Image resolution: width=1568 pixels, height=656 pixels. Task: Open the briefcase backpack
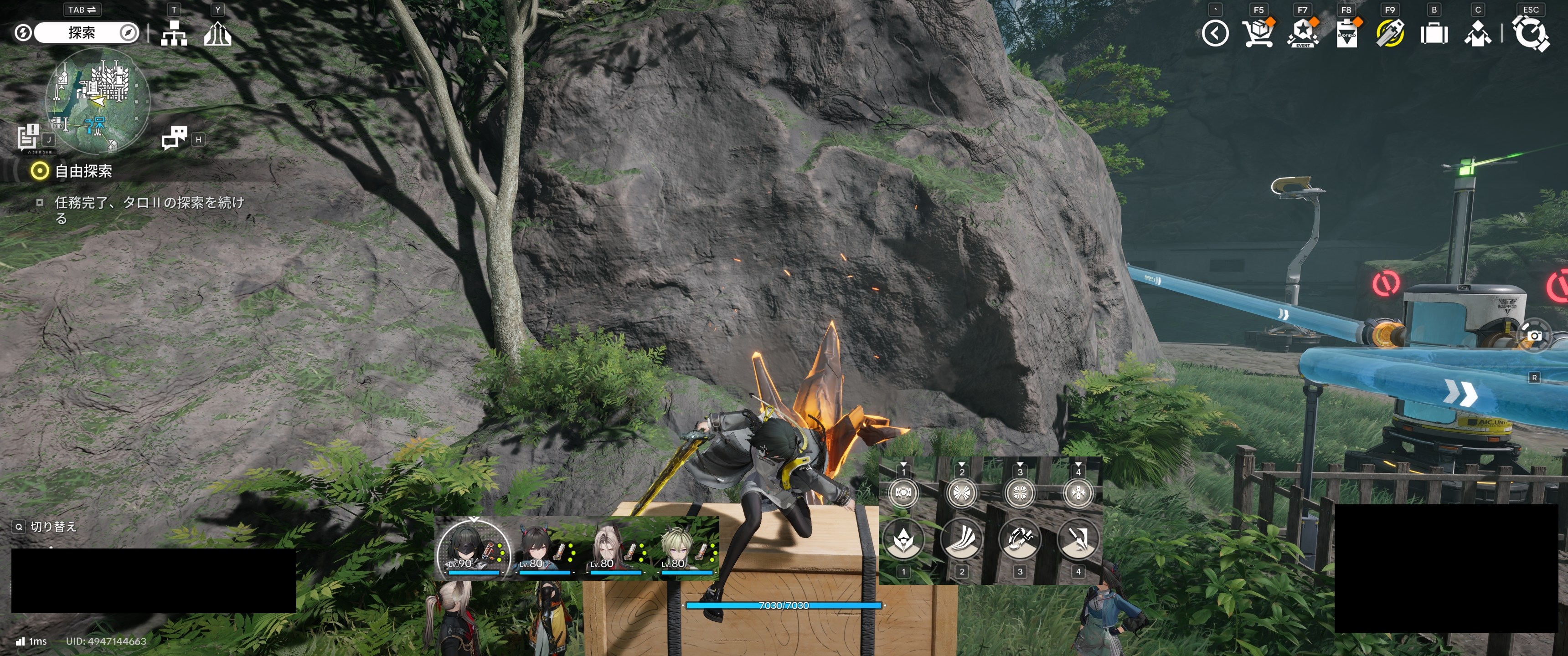1434,33
